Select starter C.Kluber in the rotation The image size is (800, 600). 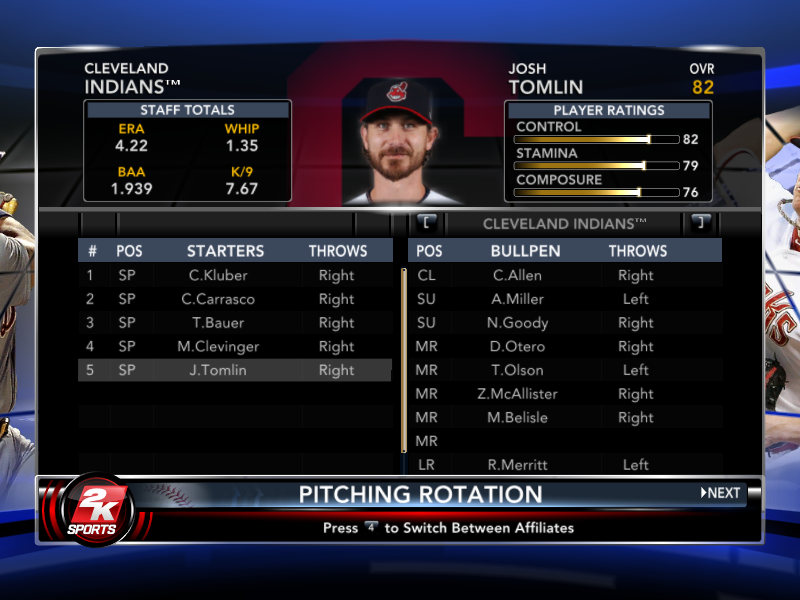click(218, 275)
